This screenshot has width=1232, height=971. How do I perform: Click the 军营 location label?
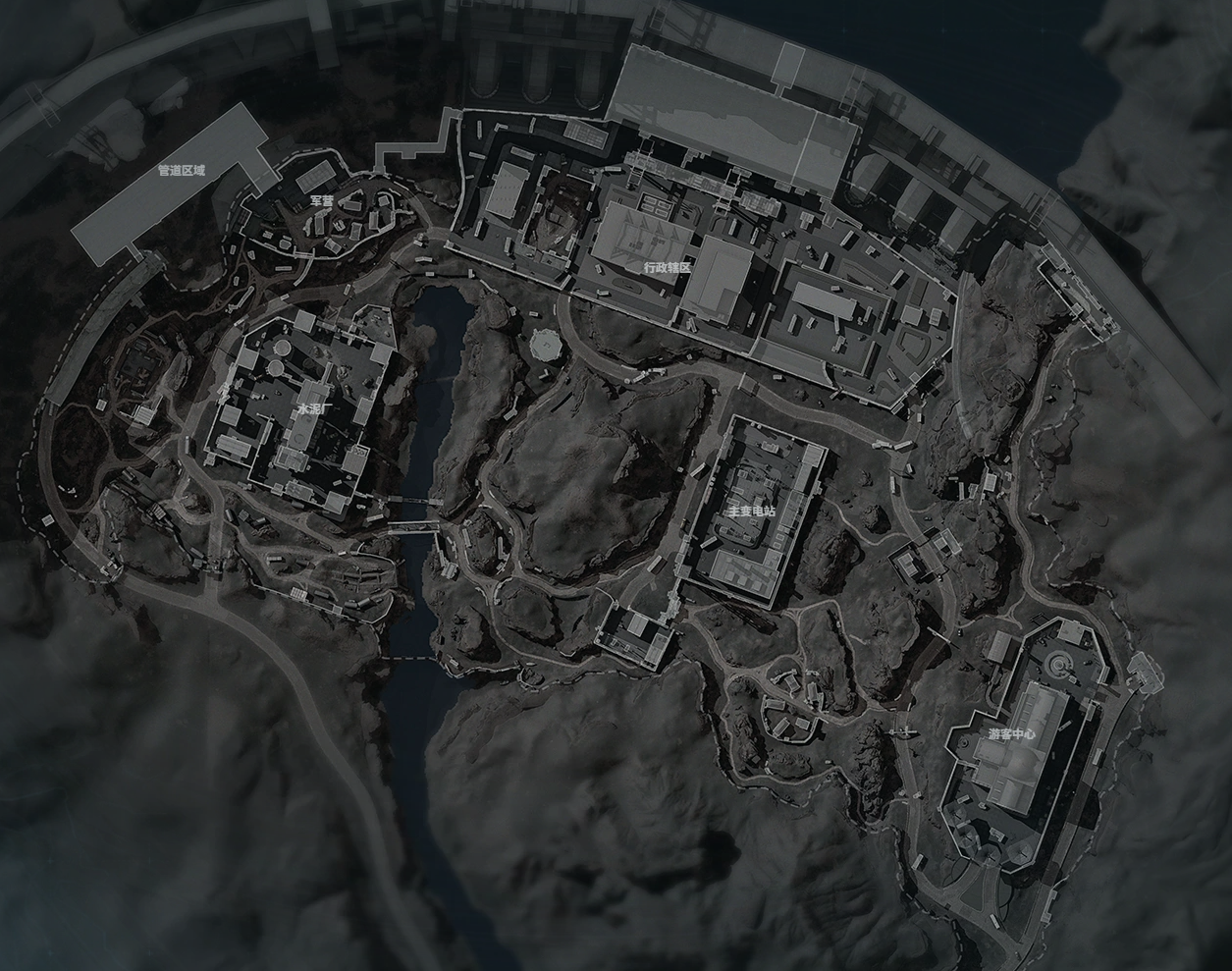(321, 200)
